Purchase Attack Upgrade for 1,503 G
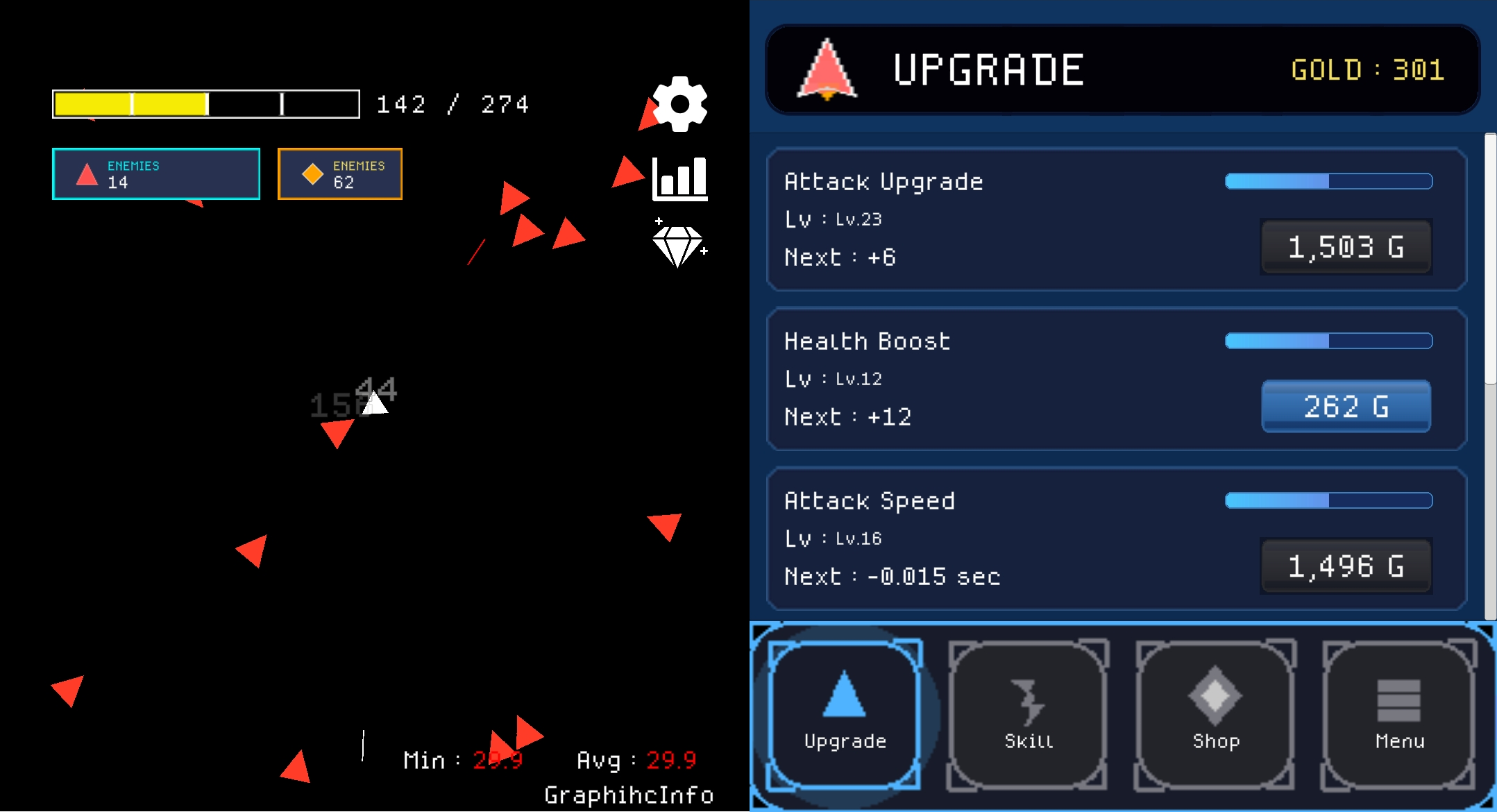Viewport: 1497px width, 812px height. (1345, 247)
